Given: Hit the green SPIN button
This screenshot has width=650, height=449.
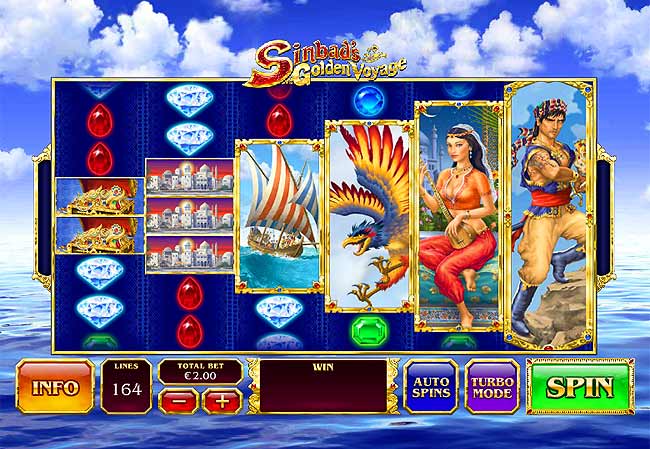Looking at the screenshot, I should (x=580, y=385).
